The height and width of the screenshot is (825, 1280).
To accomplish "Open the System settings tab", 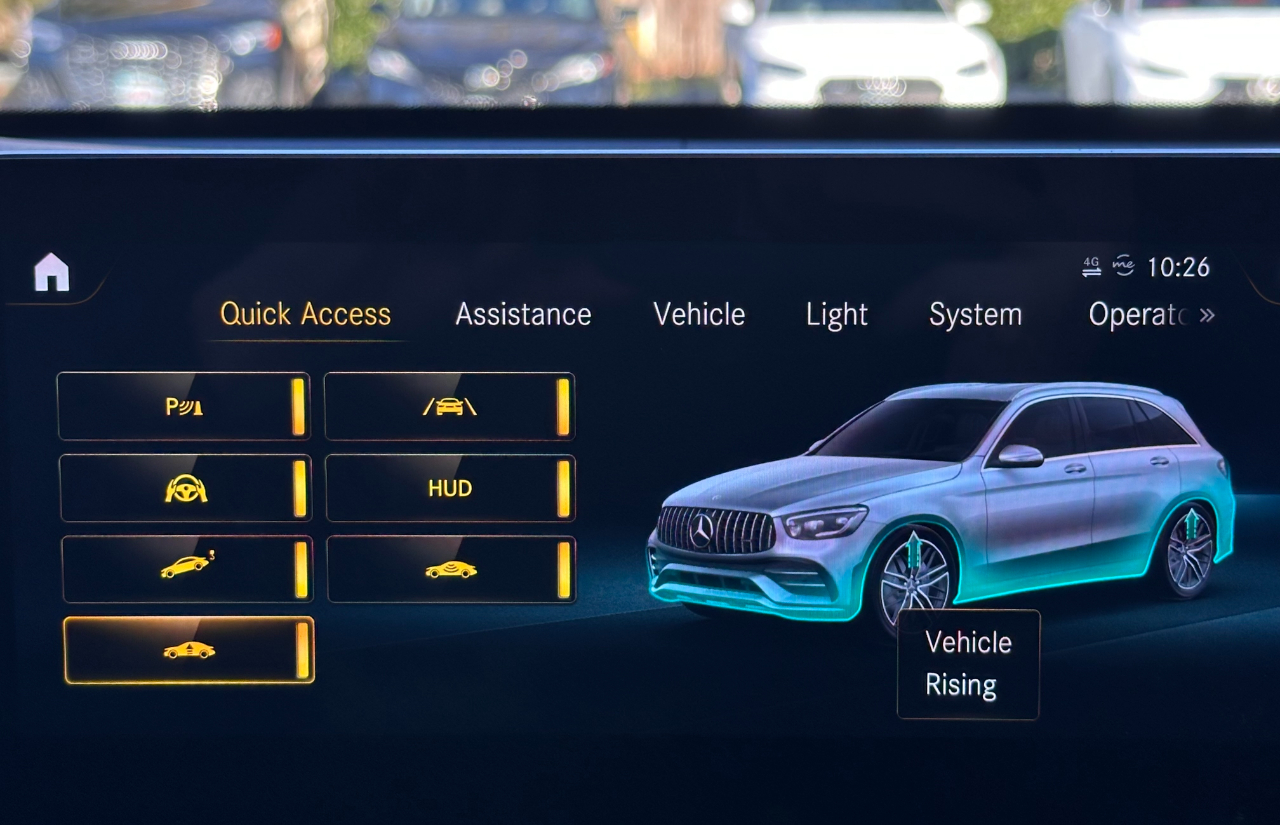I will coord(975,315).
